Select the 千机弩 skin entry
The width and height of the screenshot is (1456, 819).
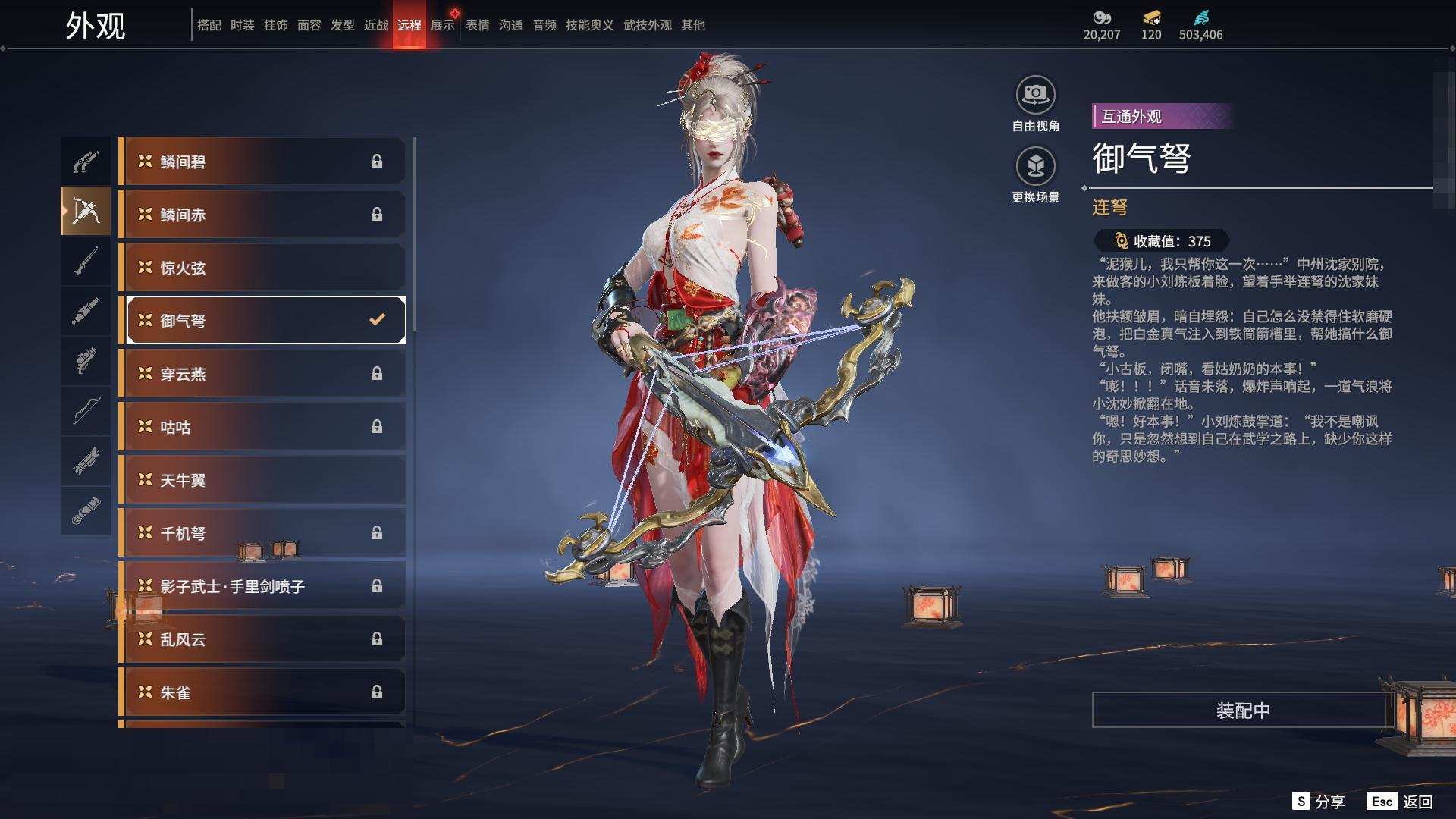(x=262, y=533)
